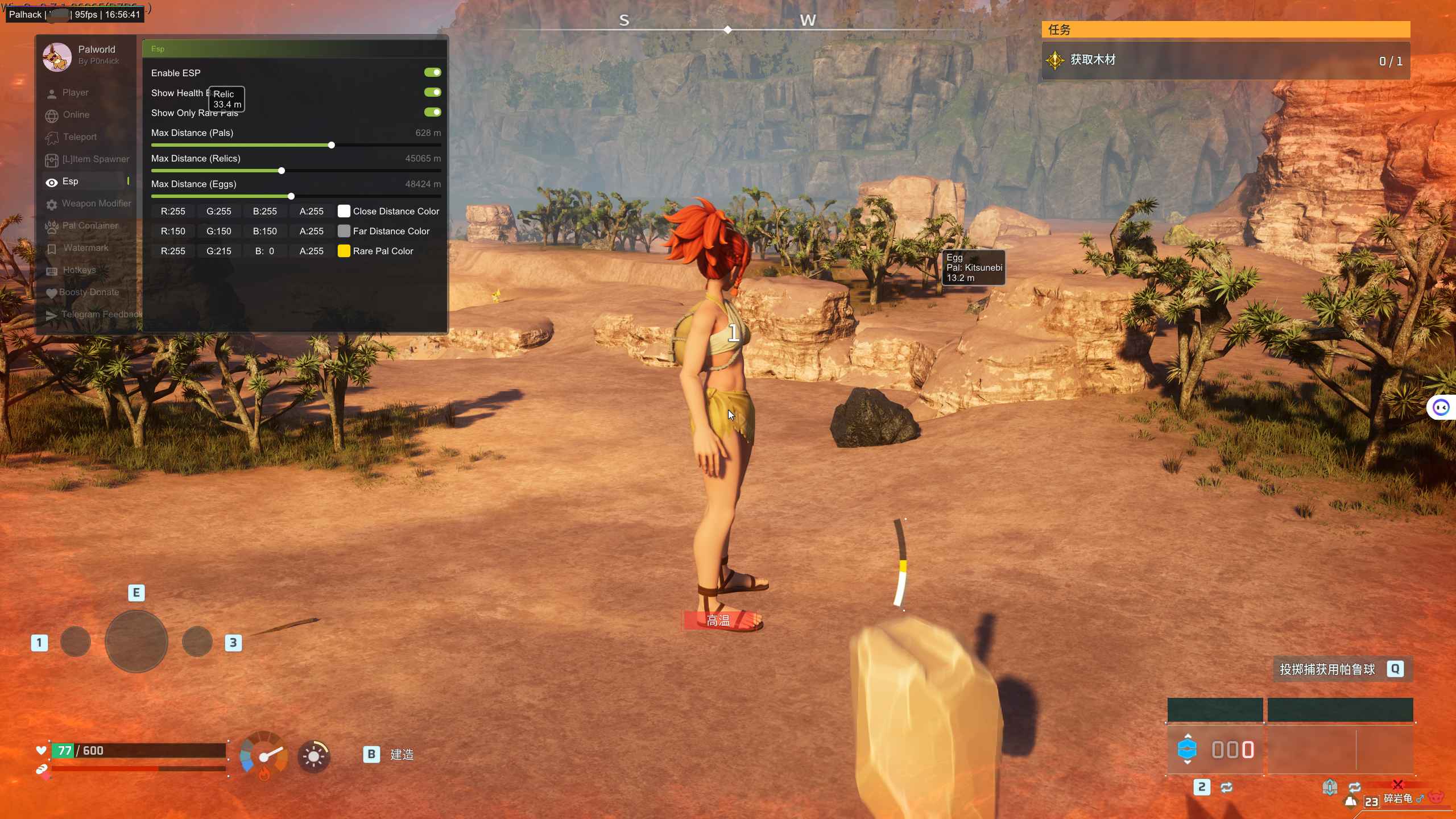Go to the Pal Container section

90,226
